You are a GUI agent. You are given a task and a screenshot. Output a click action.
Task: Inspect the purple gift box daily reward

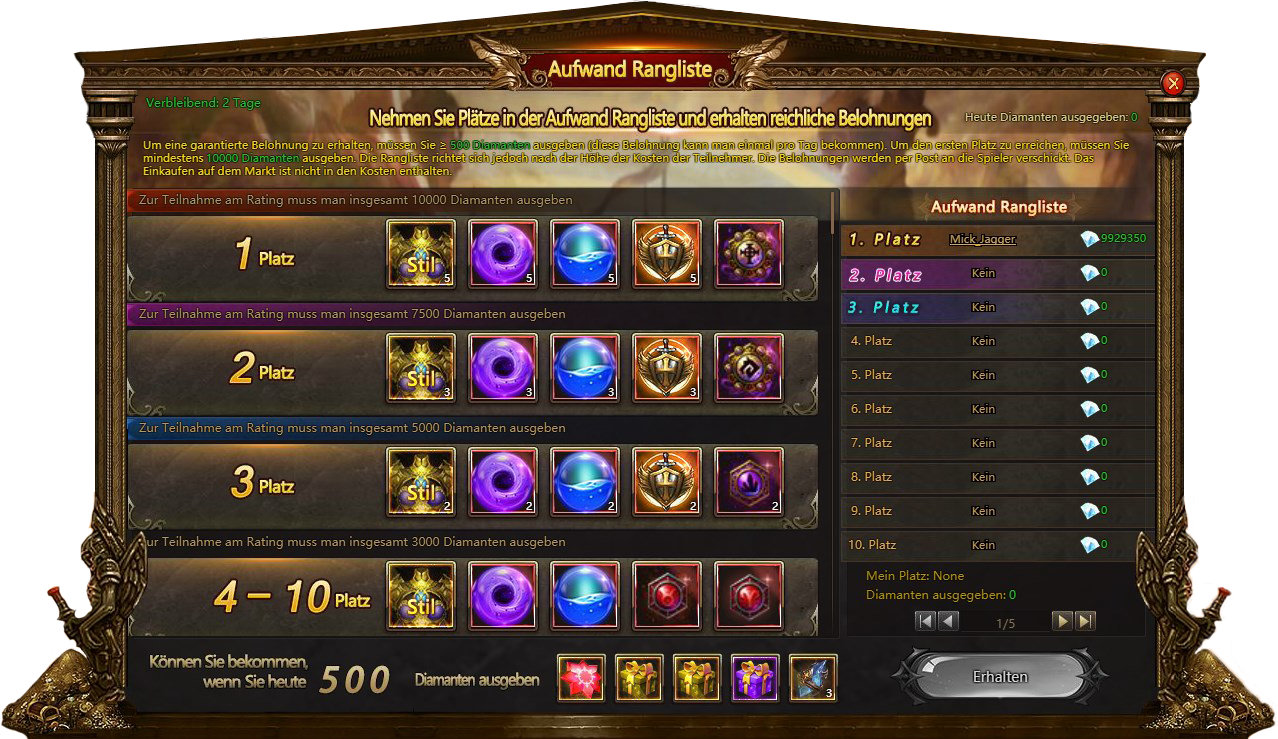point(755,678)
